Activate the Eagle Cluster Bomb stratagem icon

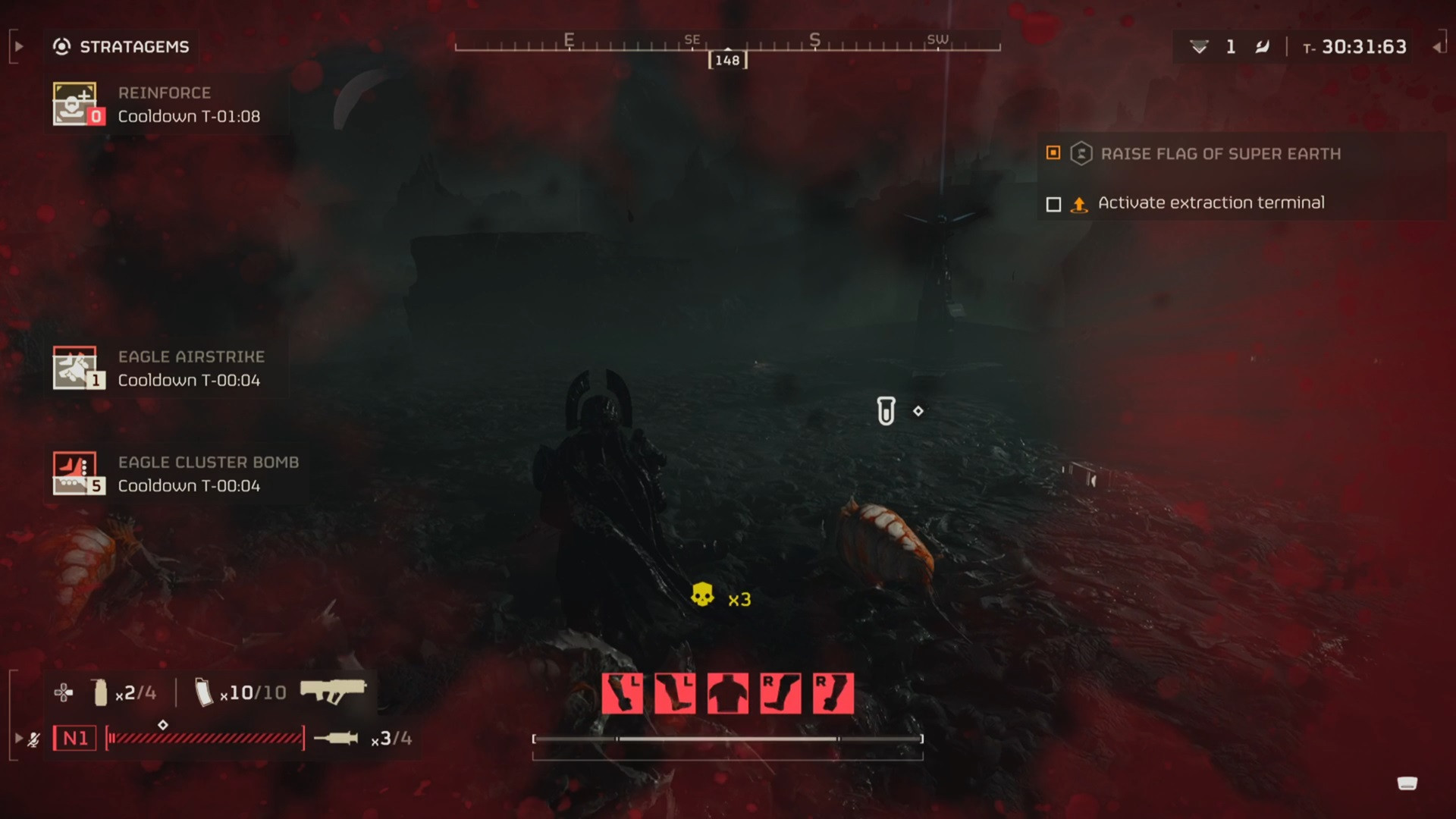point(74,473)
